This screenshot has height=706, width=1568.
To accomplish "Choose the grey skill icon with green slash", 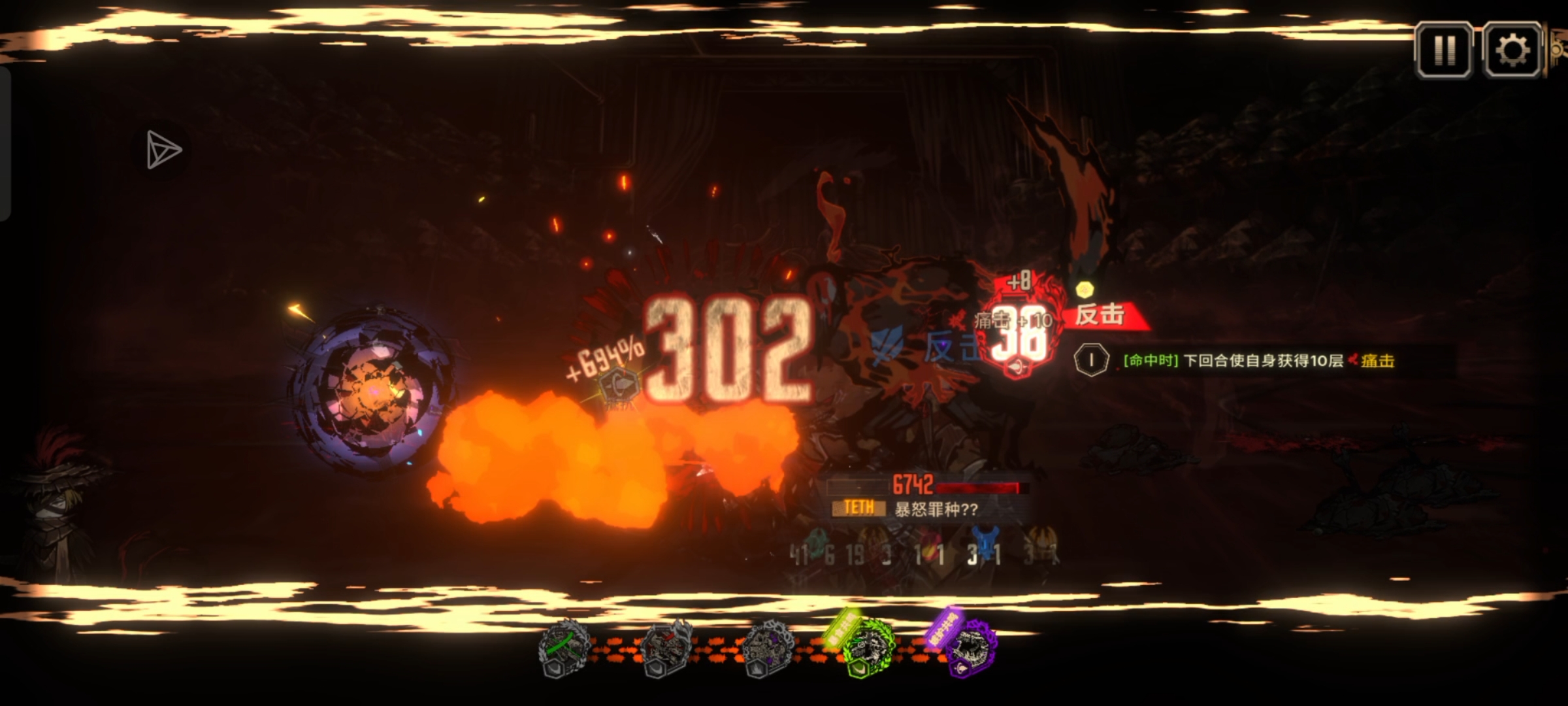I will click(x=564, y=648).
